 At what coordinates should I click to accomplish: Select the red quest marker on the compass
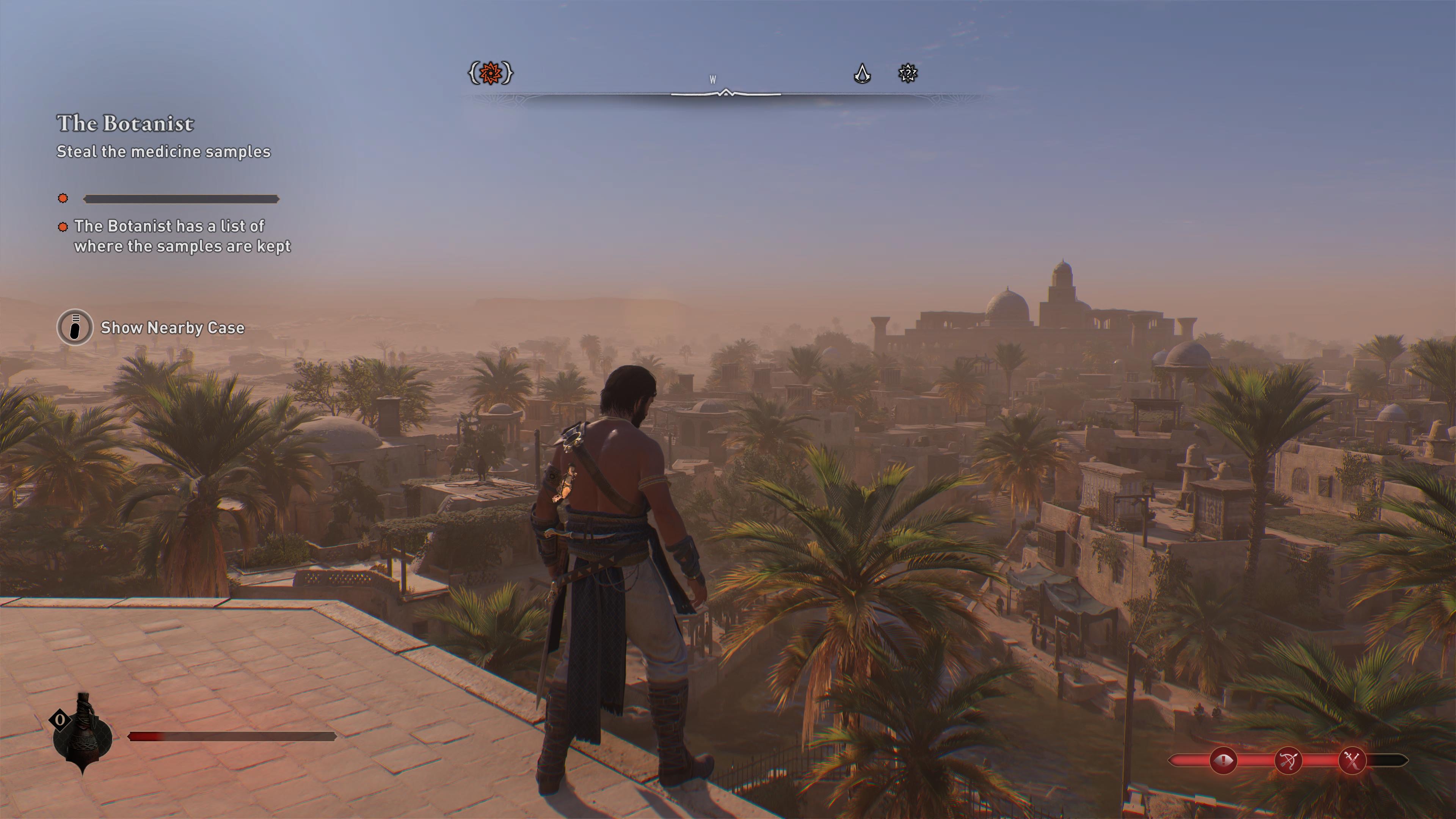(x=490, y=74)
